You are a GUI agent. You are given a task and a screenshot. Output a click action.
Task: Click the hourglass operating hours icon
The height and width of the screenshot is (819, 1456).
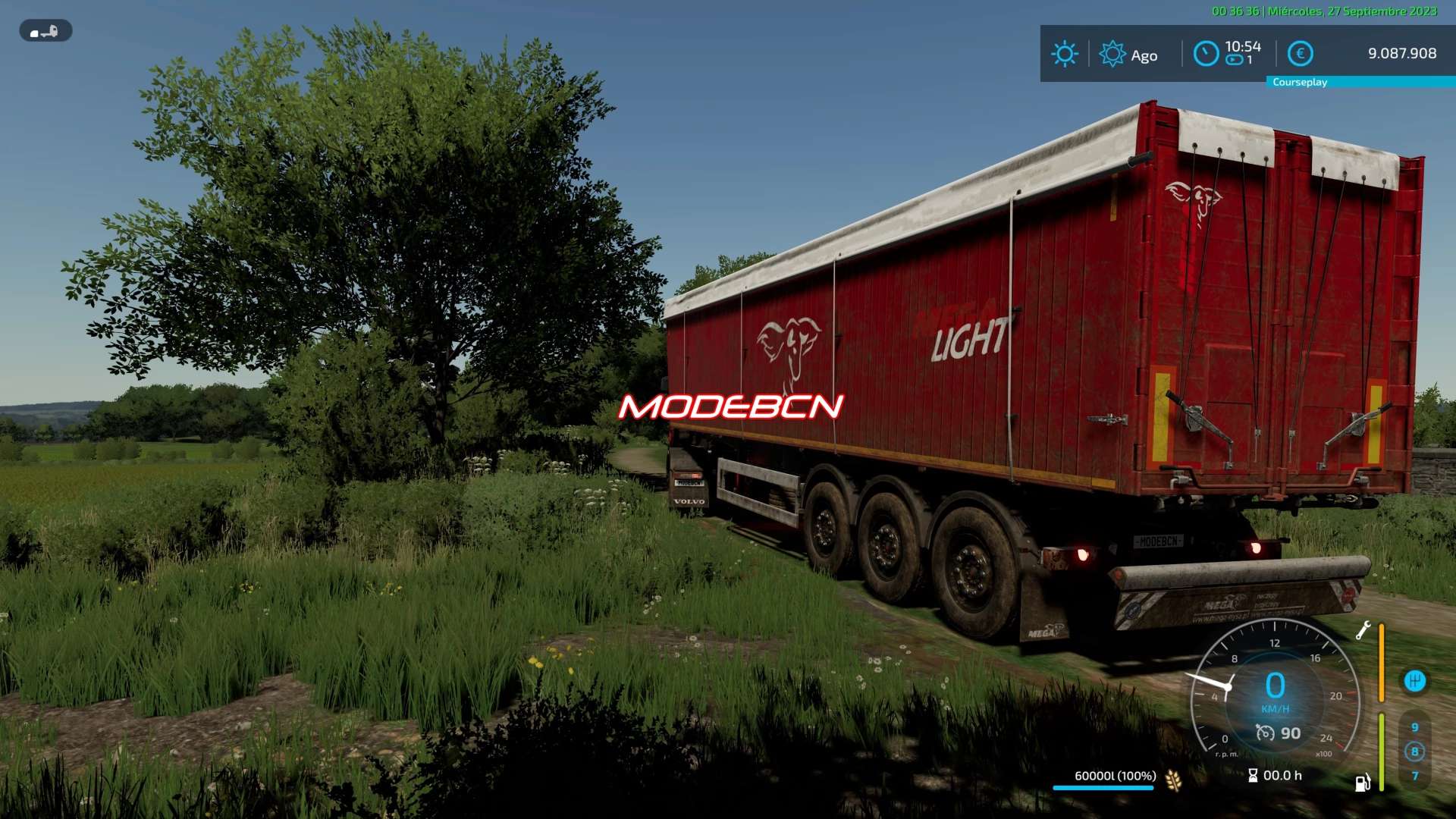coord(1253,775)
